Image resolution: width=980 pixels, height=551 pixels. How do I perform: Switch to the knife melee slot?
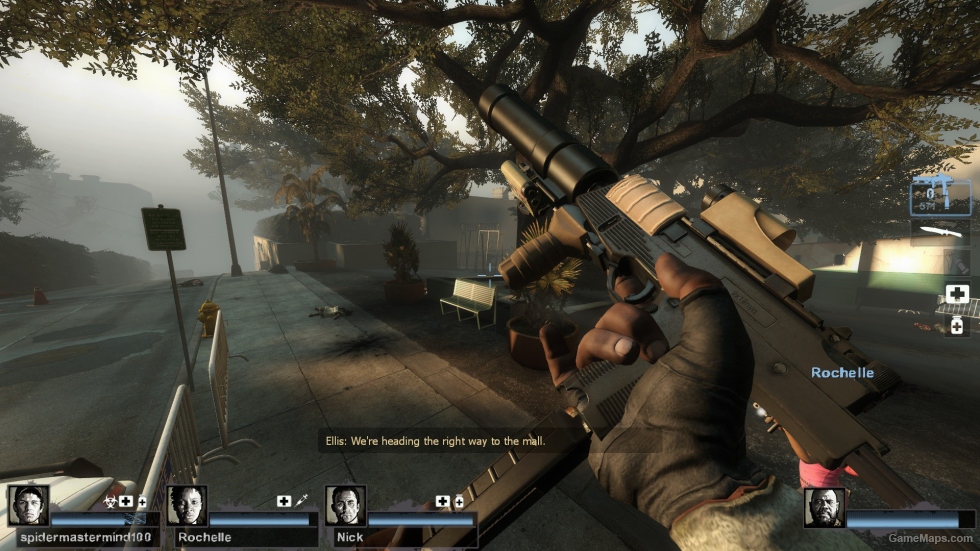point(940,232)
